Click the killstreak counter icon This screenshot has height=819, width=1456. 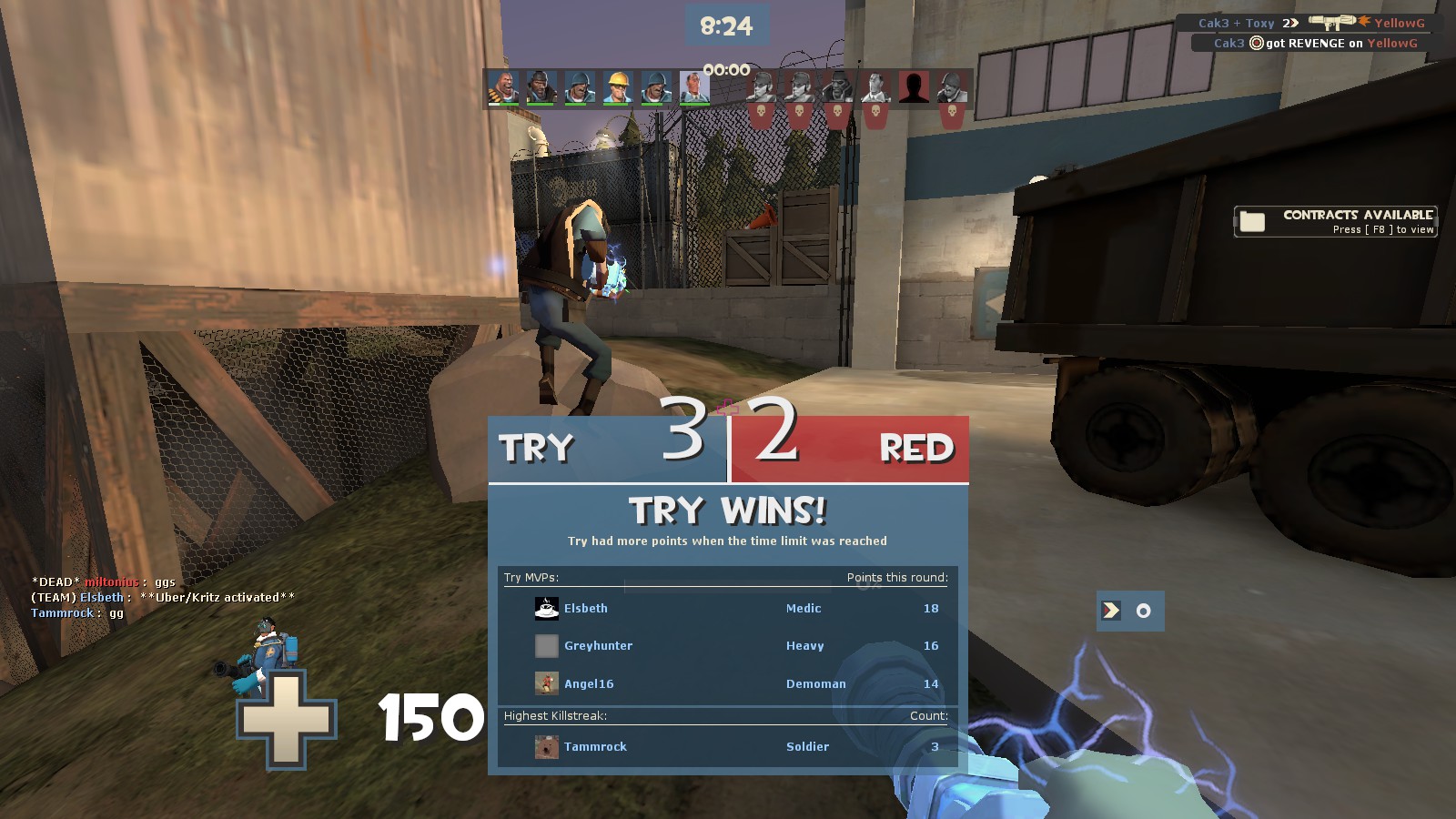[x=1129, y=611]
